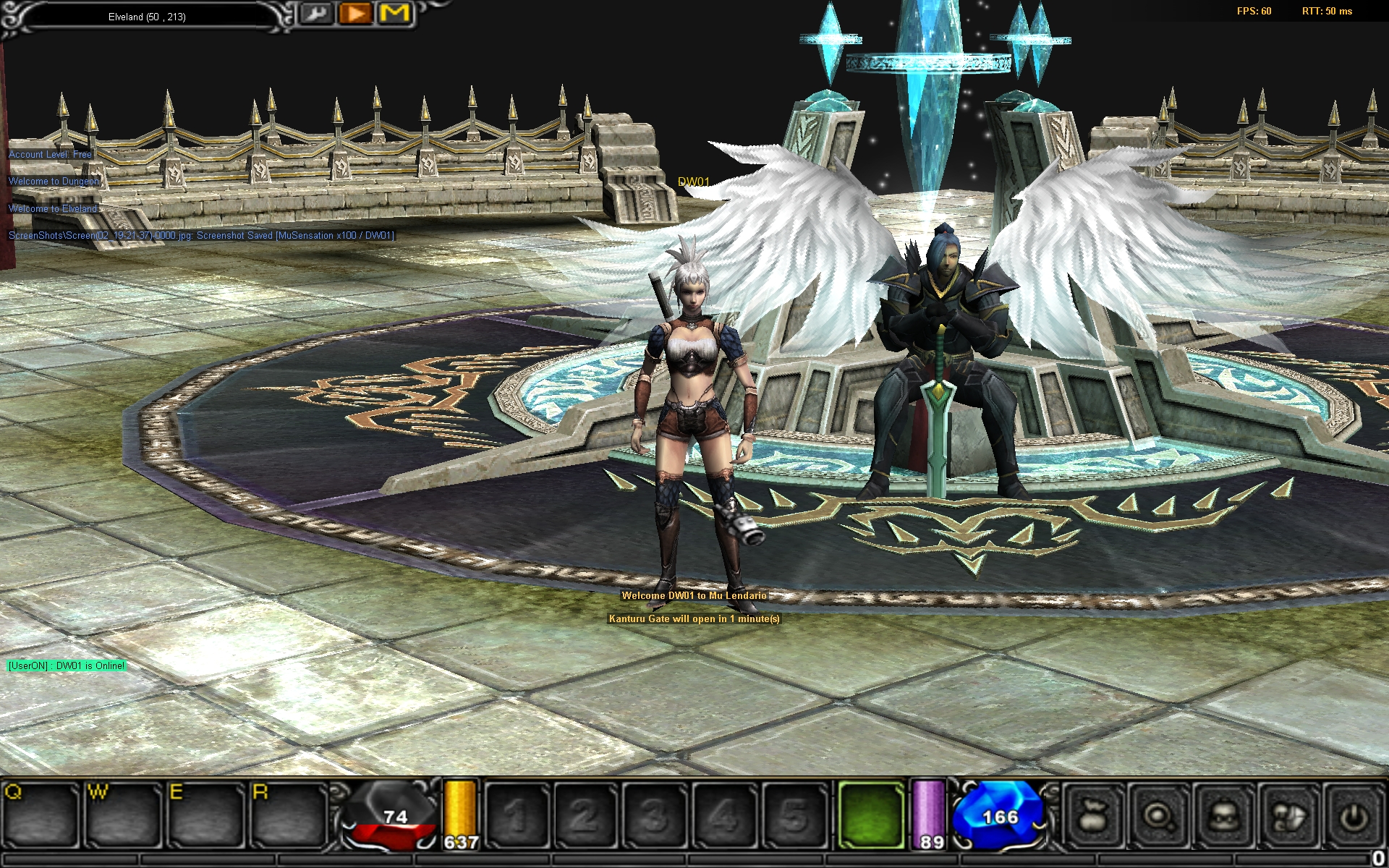Image resolution: width=1389 pixels, height=868 pixels.
Task: Choose skill slot number 1
Action: coord(517,815)
